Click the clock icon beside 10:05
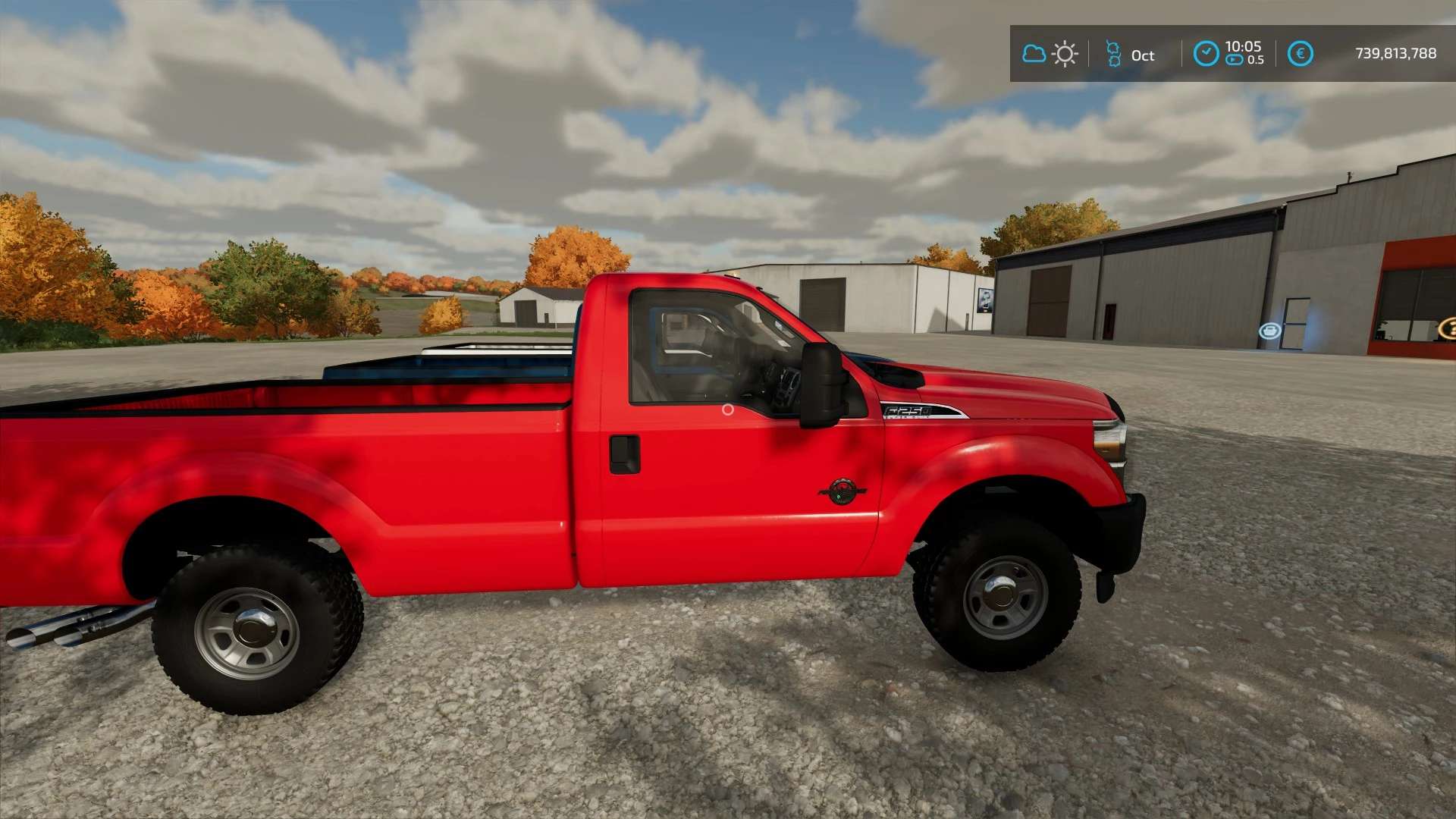 point(1206,54)
